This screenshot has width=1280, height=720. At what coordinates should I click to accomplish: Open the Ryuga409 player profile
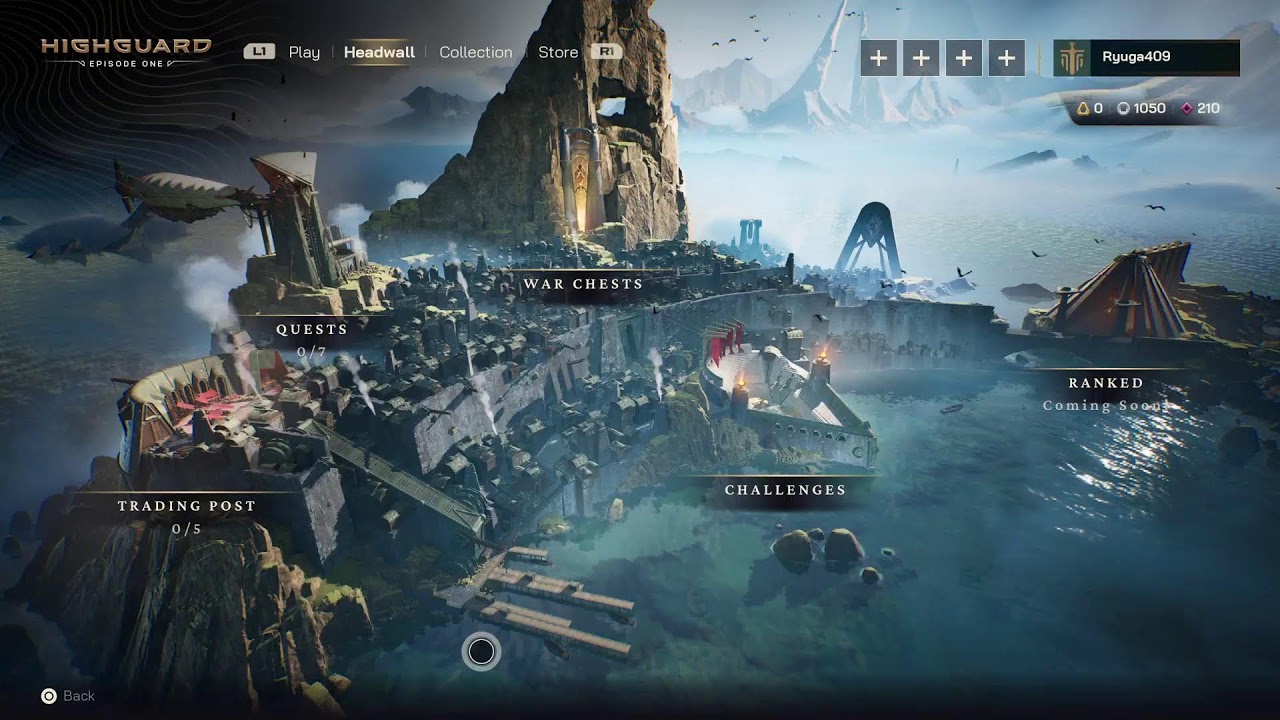[x=1146, y=58]
